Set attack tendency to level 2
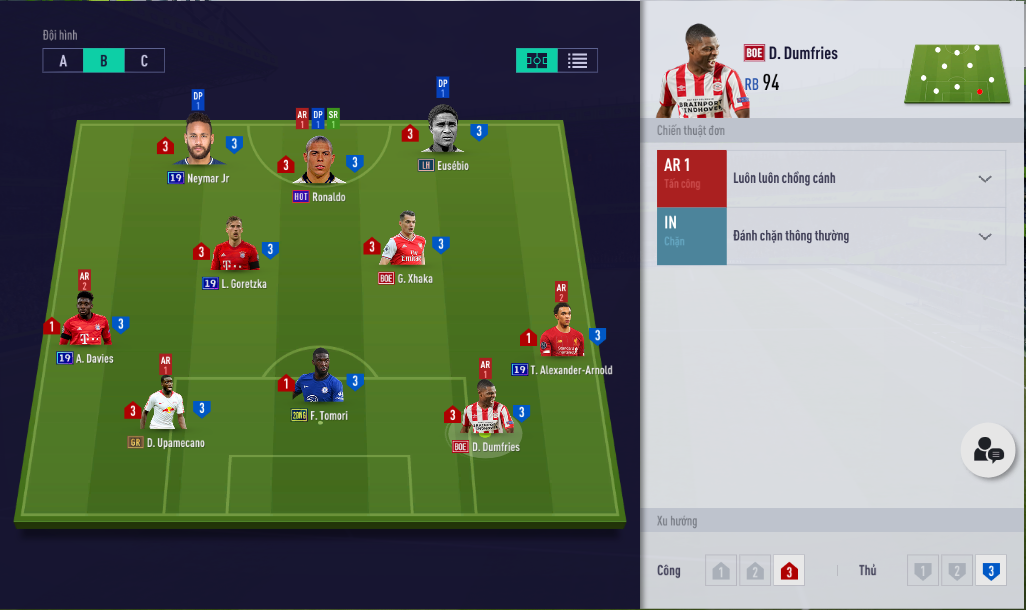This screenshot has height=610, width=1026. [755, 571]
